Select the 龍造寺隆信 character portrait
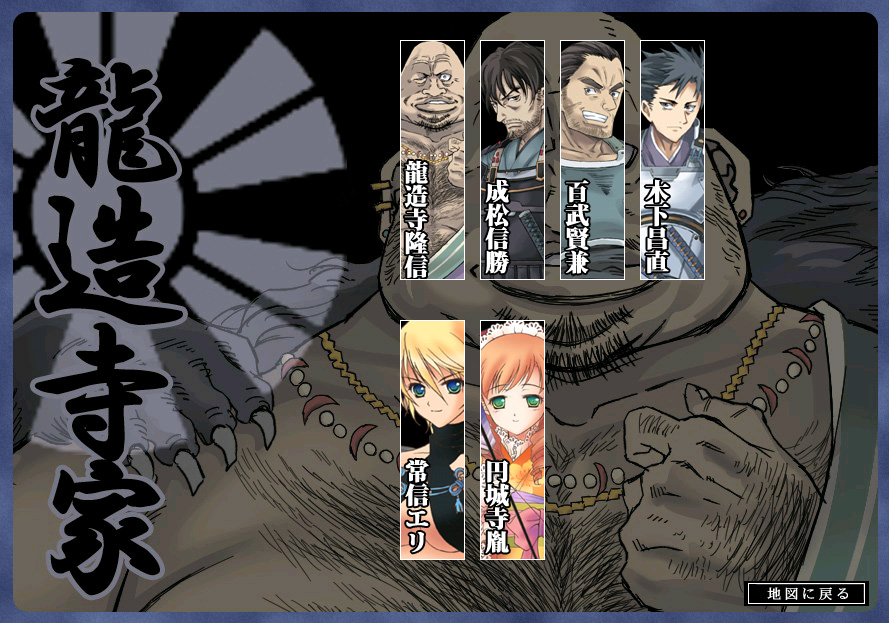This screenshot has width=889, height=623. tap(432, 160)
